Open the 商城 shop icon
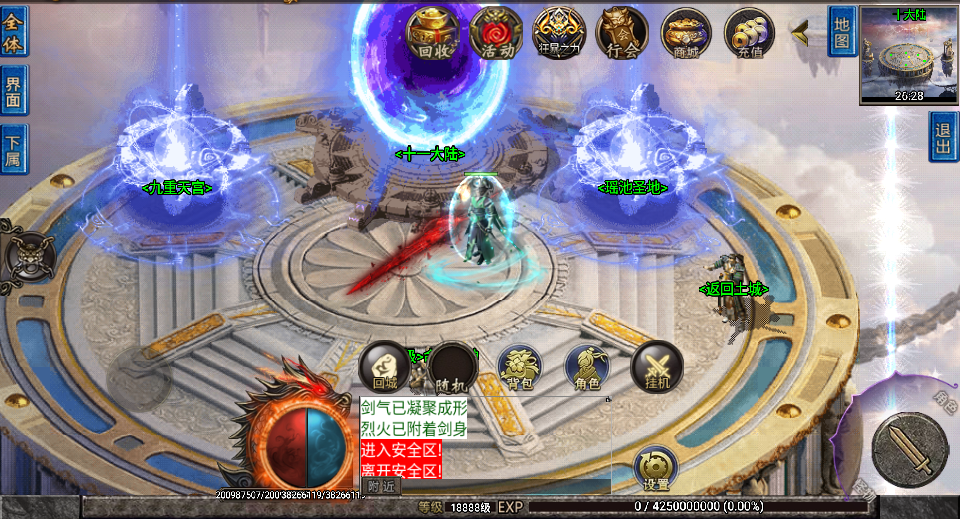Viewport: 960px width, 519px height. (685, 33)
